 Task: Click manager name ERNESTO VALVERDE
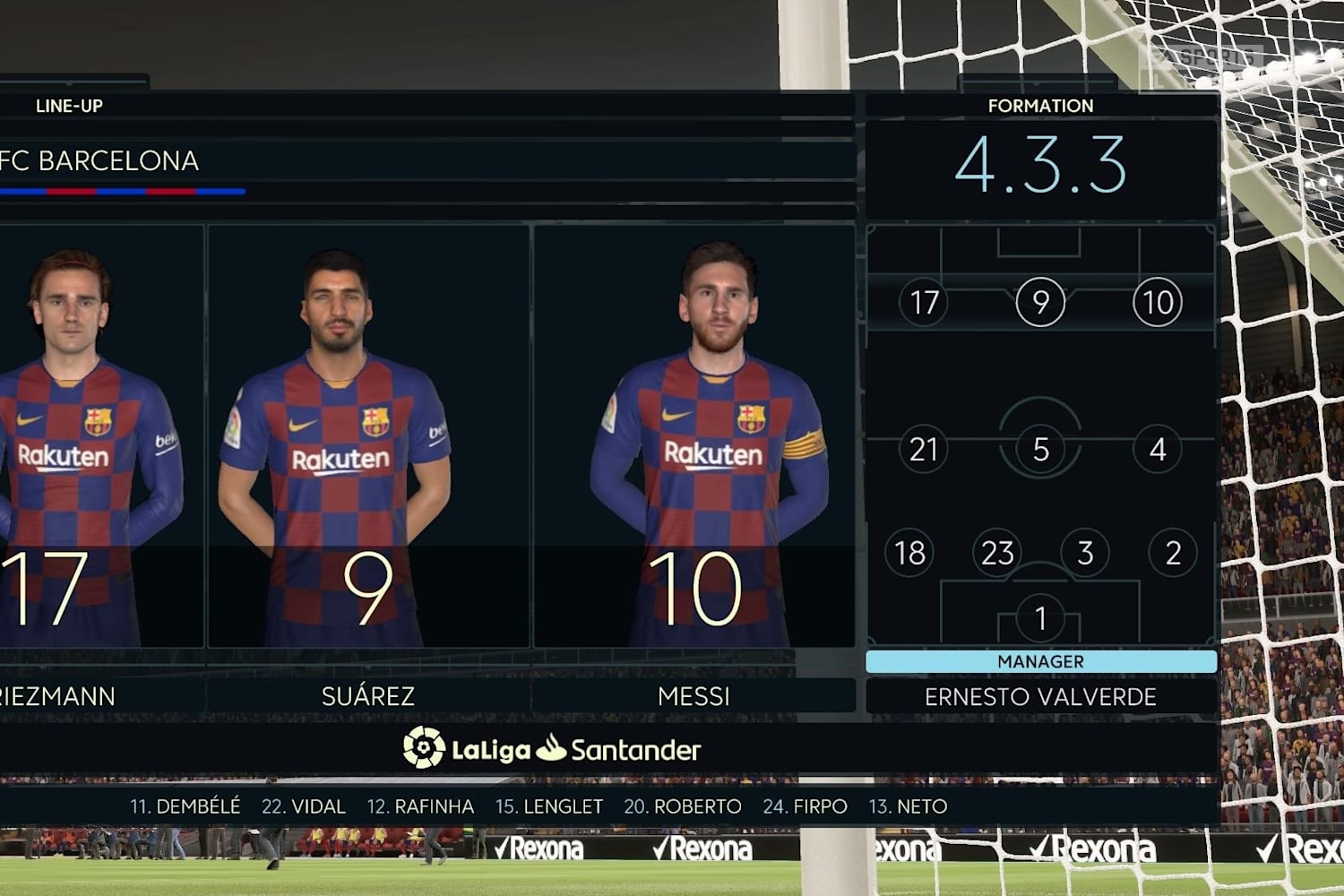[1040, 696]
